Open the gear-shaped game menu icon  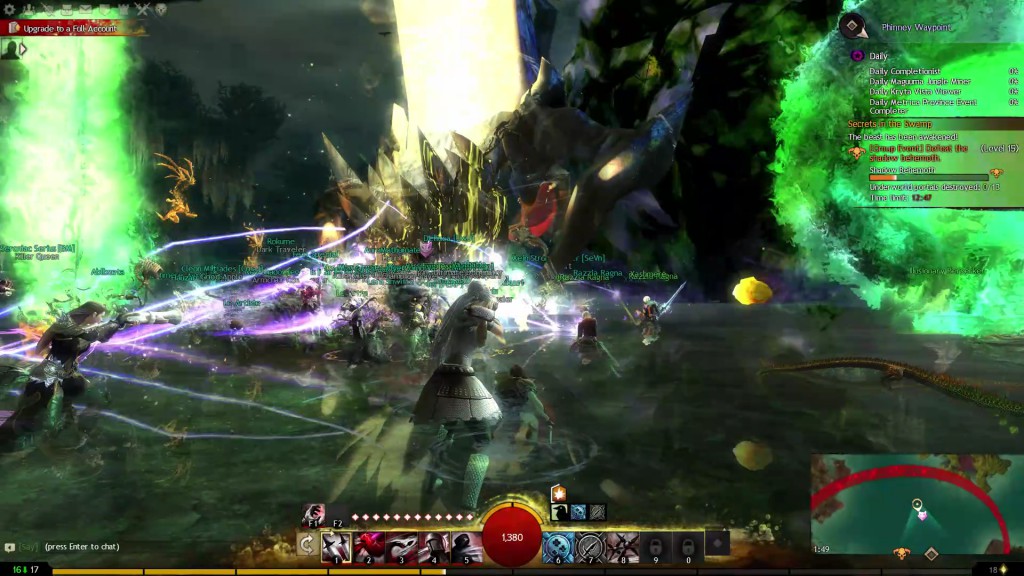tap(10, 9)
